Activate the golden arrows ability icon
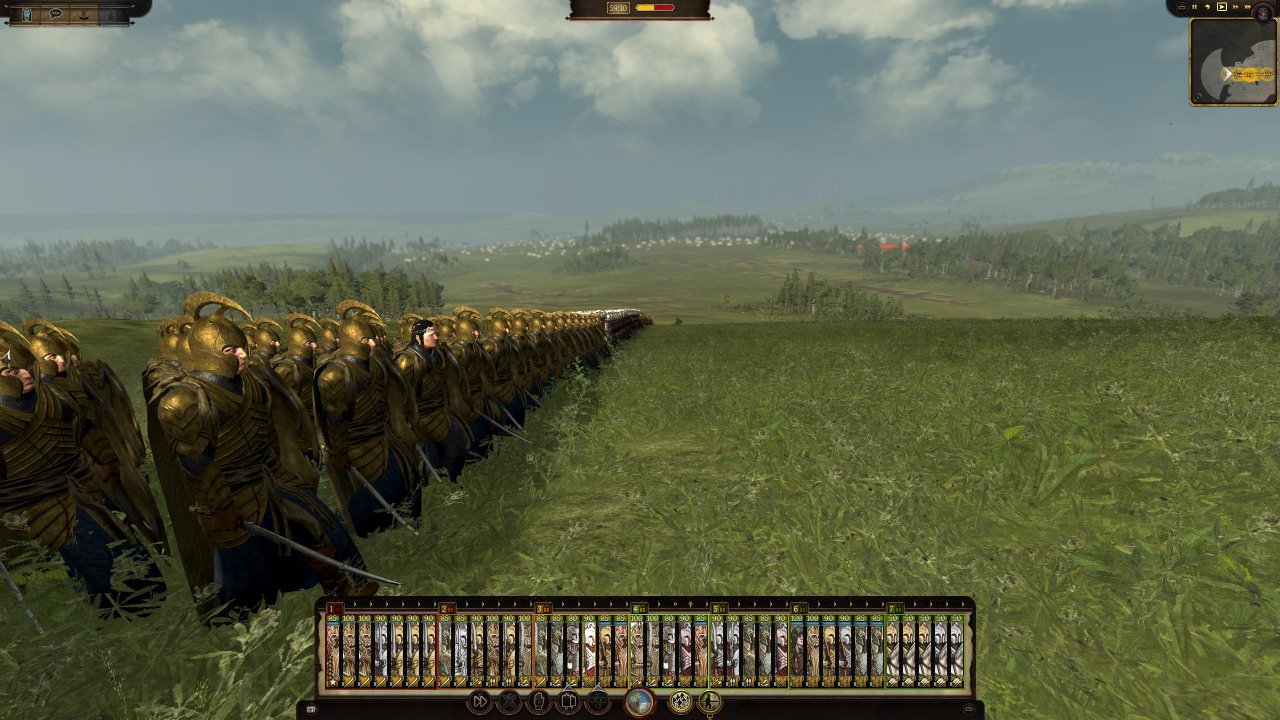 point(681,700)
